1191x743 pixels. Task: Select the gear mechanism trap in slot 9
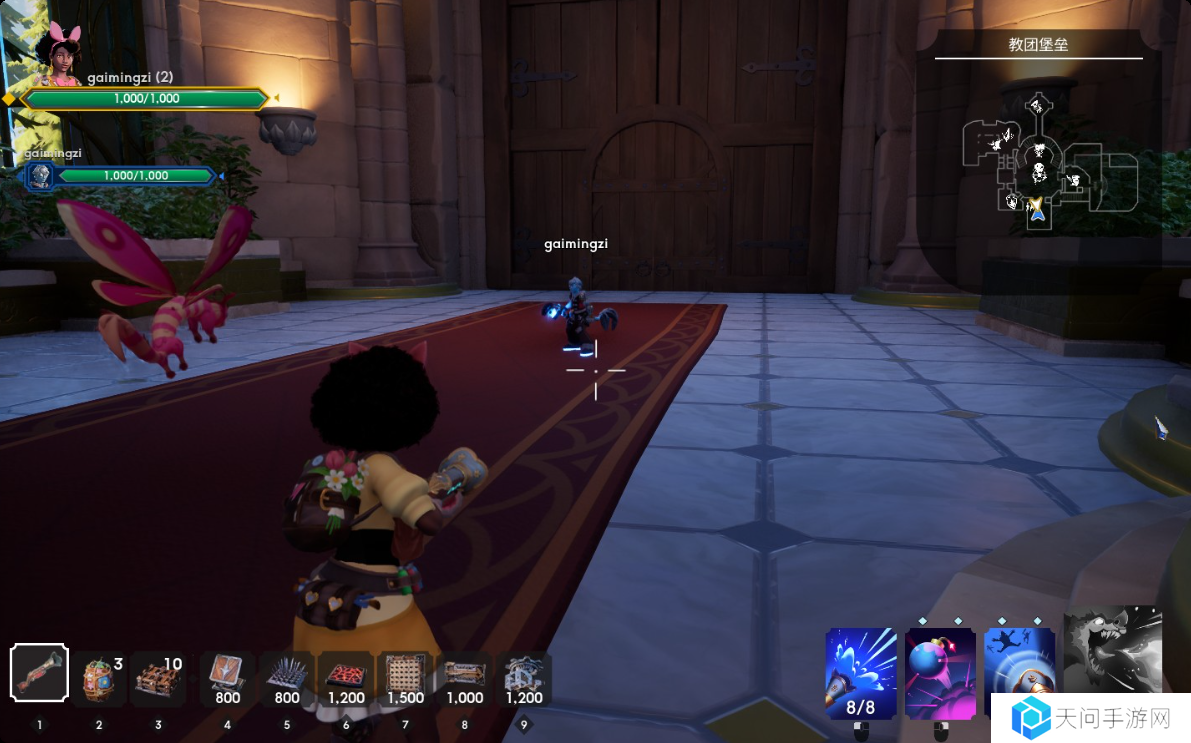click(523, 678)
